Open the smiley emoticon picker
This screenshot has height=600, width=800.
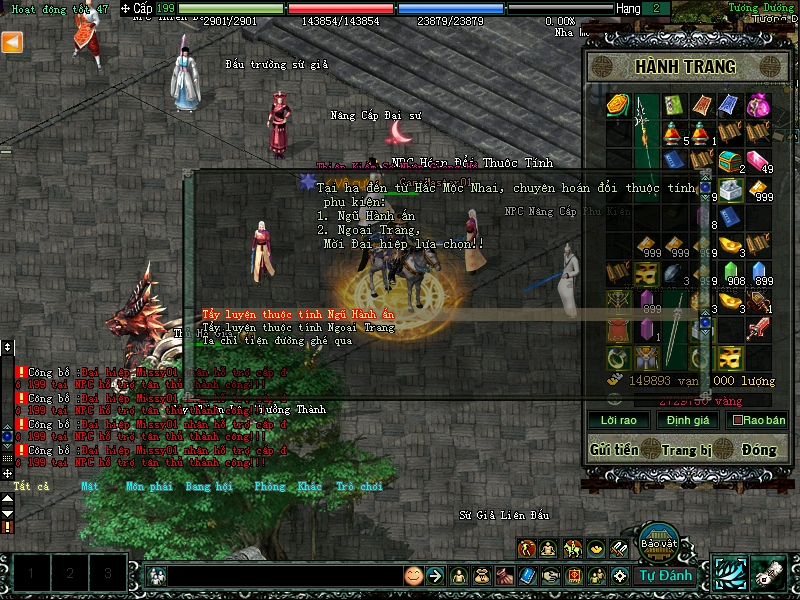click(x=413, y=575)
